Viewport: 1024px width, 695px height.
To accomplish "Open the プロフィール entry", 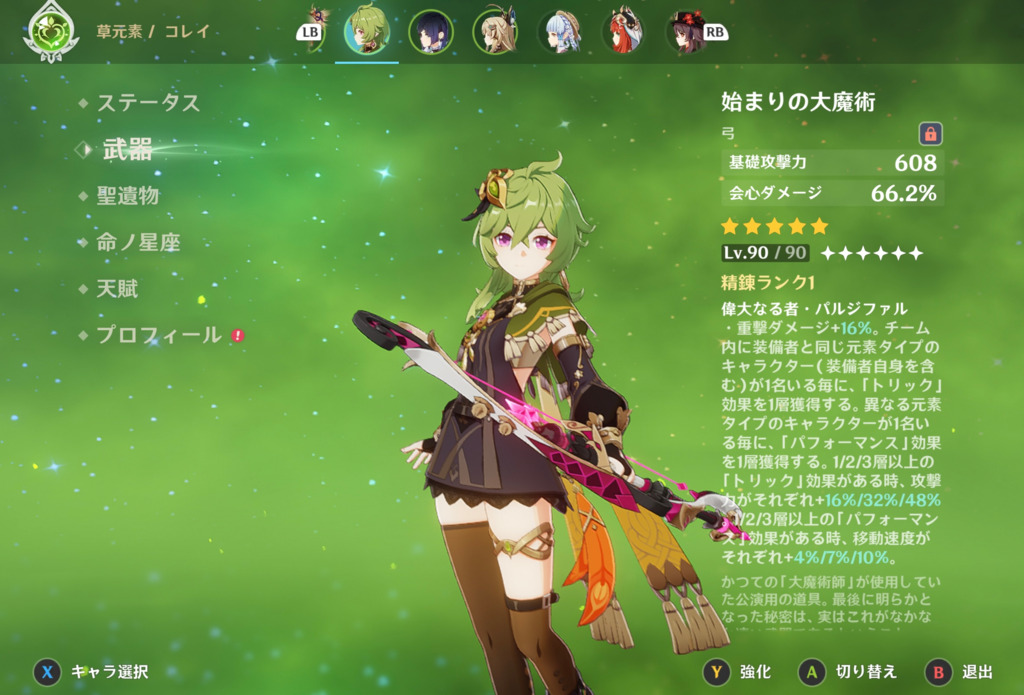I will click(158, 335).
